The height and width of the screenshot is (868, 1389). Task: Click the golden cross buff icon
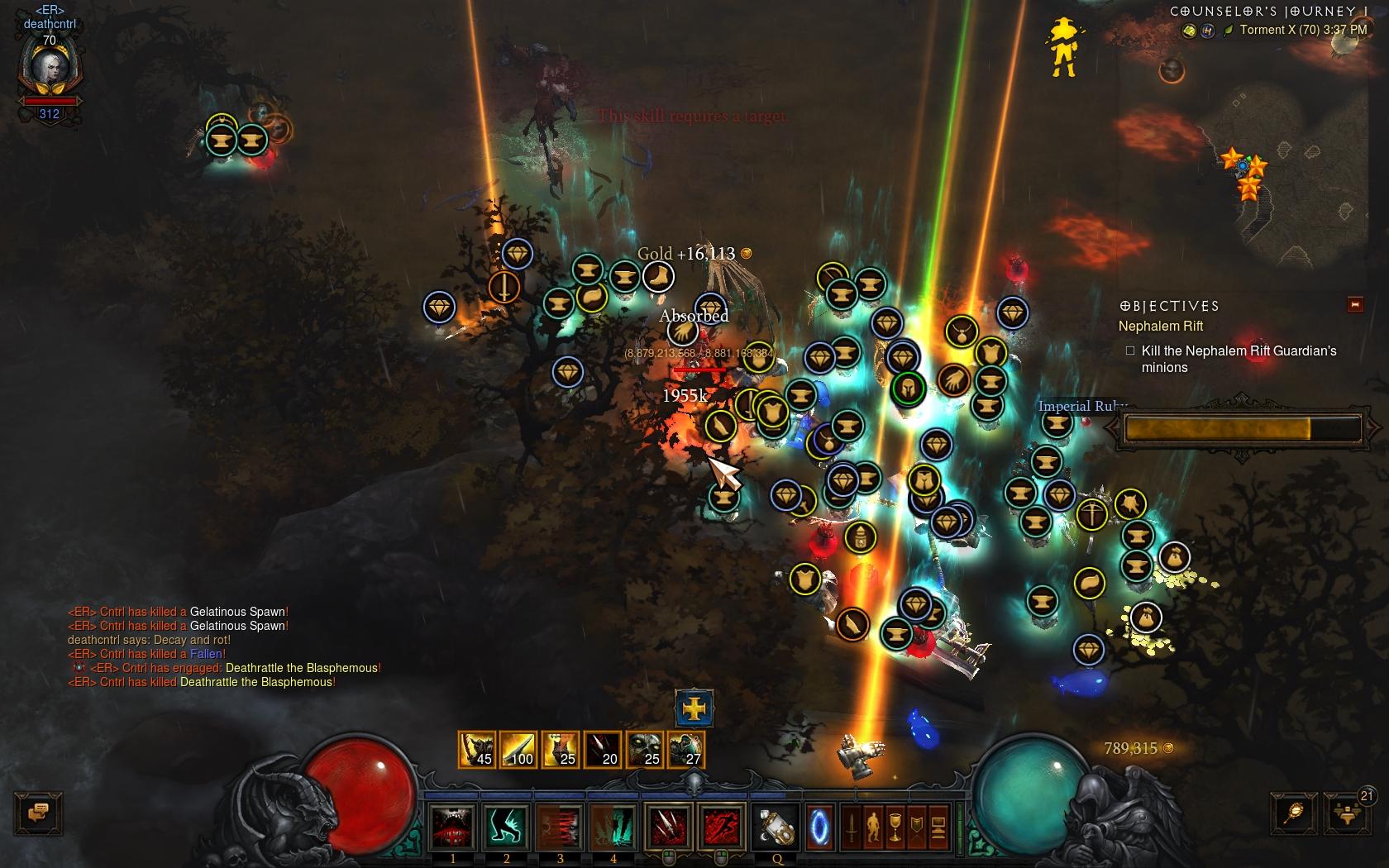[x=694, y=708]
